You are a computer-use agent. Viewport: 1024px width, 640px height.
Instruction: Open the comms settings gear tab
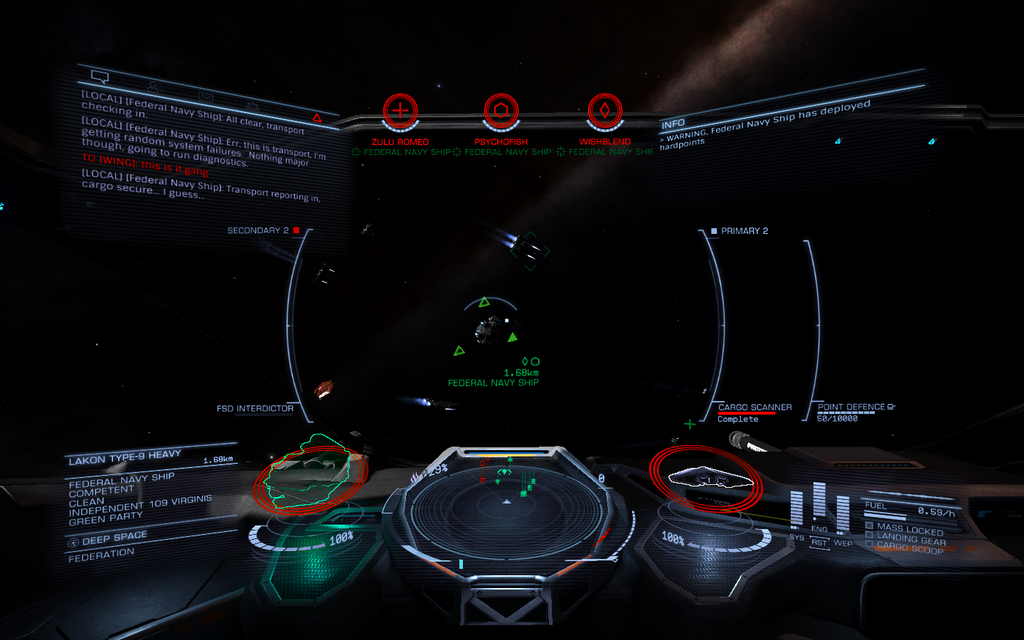[253, 105]
